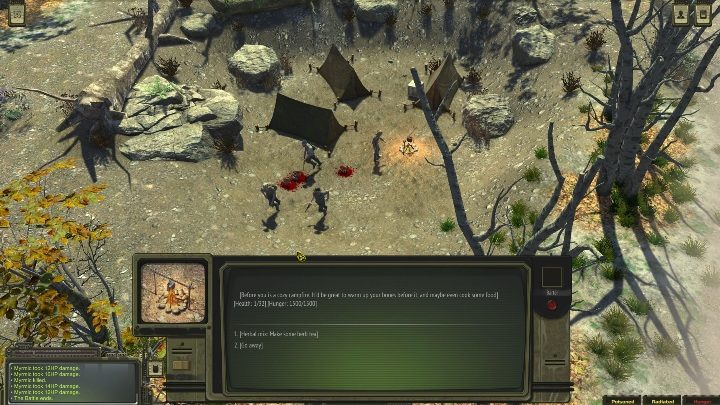Click the square slot above the red button

tap(551, 277)
